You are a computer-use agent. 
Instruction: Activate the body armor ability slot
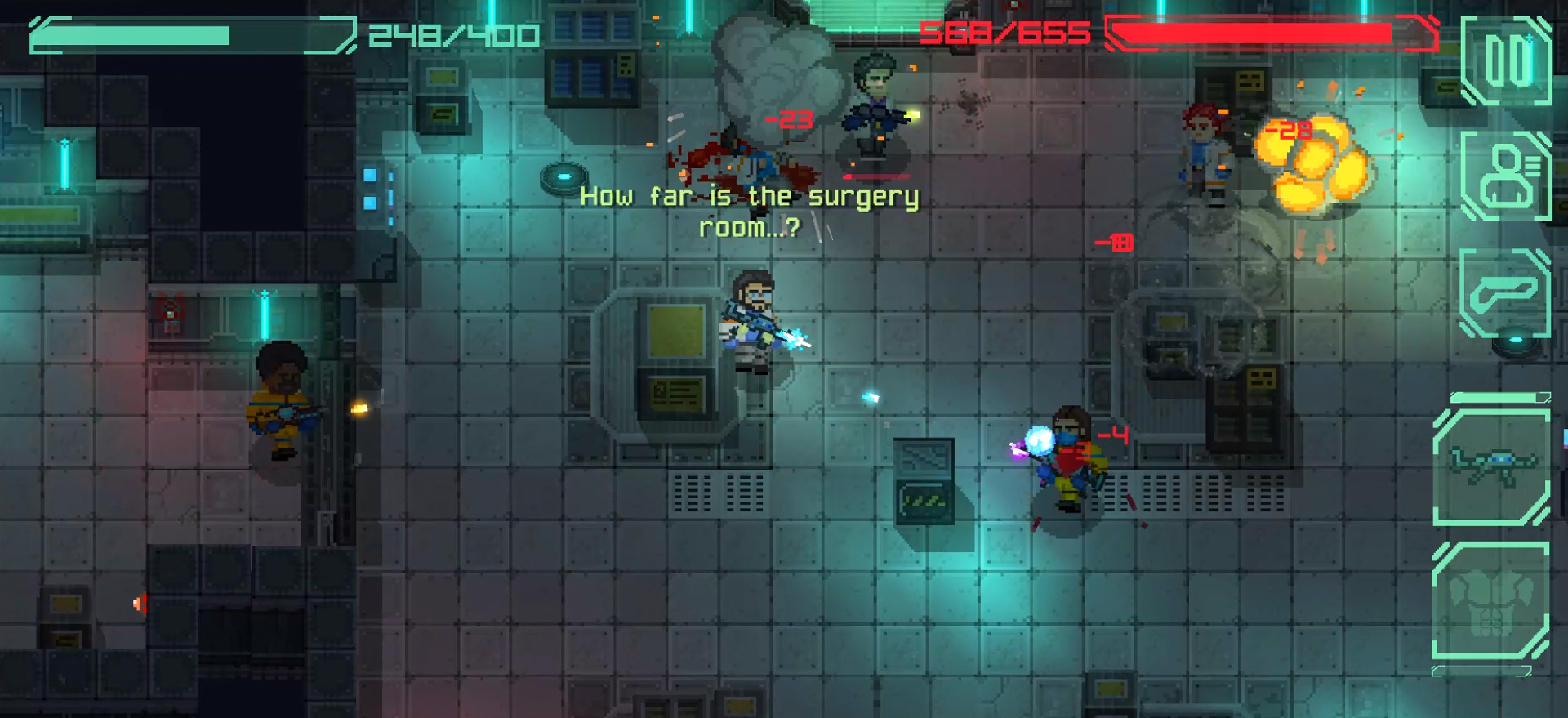(1491, 601)
